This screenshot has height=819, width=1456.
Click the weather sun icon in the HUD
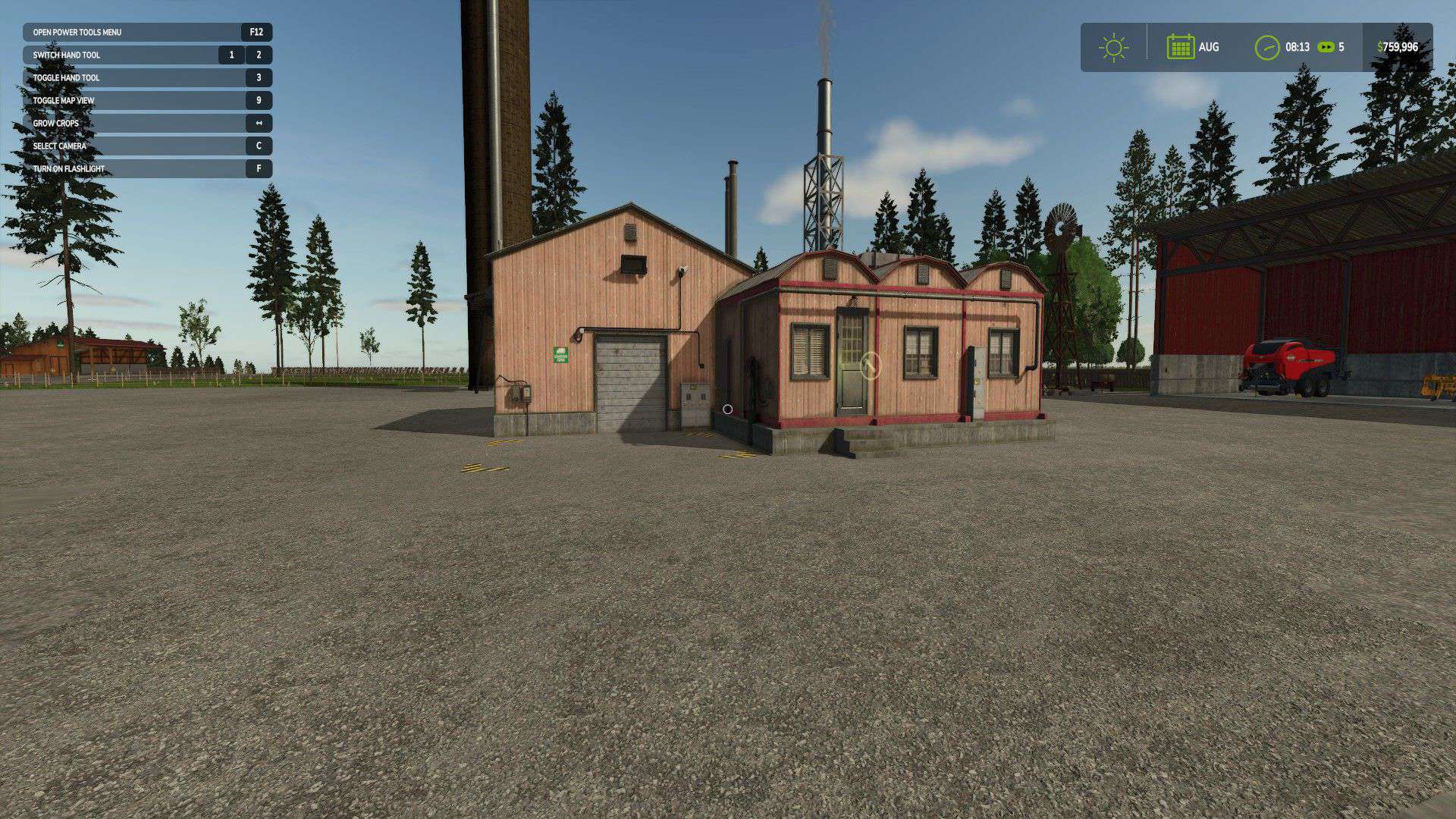pos(1113,47)
